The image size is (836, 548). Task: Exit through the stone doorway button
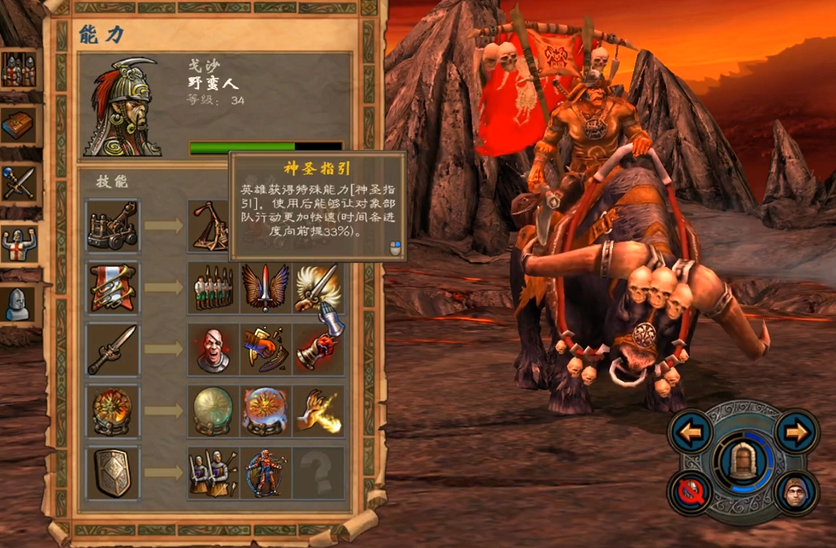click(x=742, y=463)
